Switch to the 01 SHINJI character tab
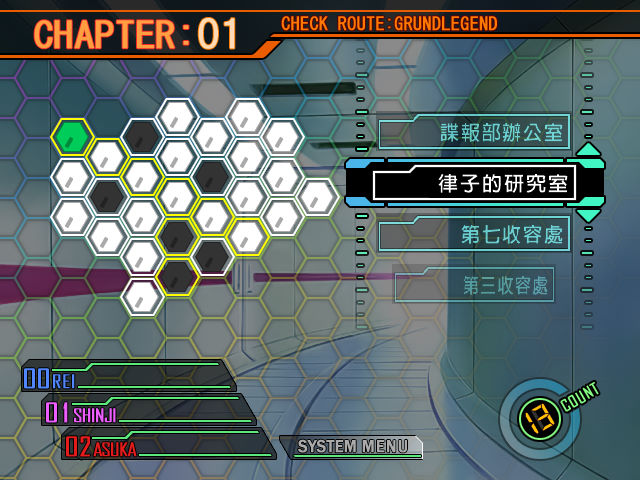Viewport: 640px width, 480px height. (x=145, y=411)
